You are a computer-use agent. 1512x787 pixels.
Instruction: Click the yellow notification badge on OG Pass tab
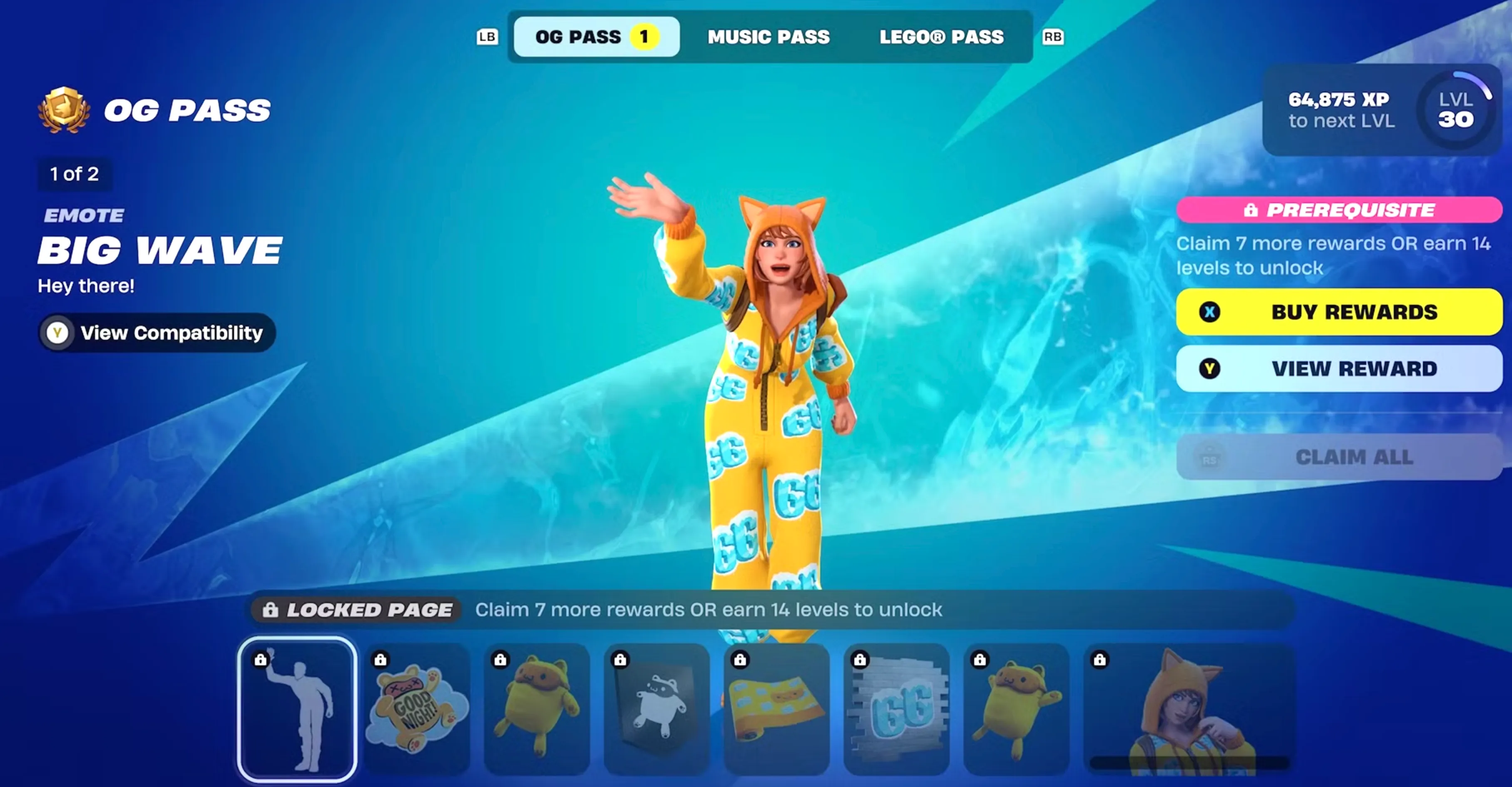pyautogui.click(x=644, y=36)
